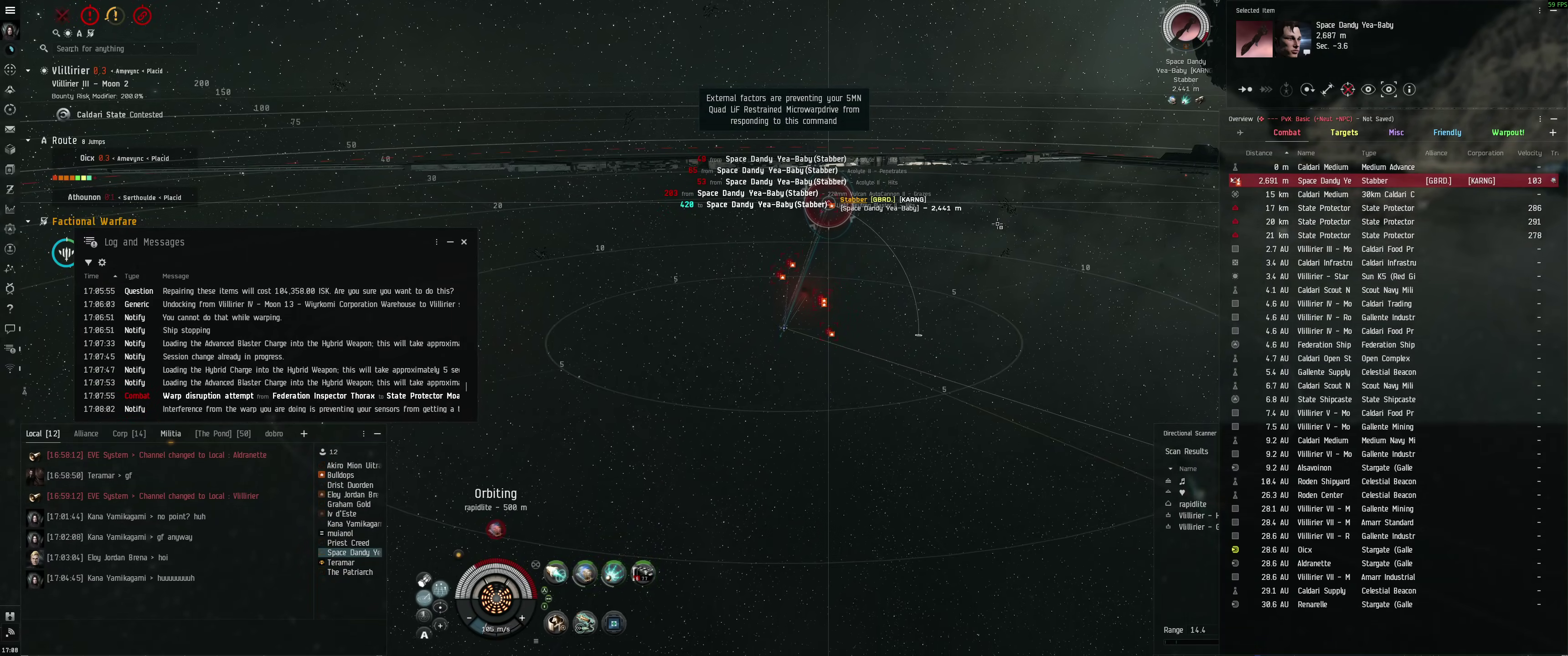Select the Friendly overview tab
The height and width of the screenshot is (656, 1568).
click(1447, 133)
